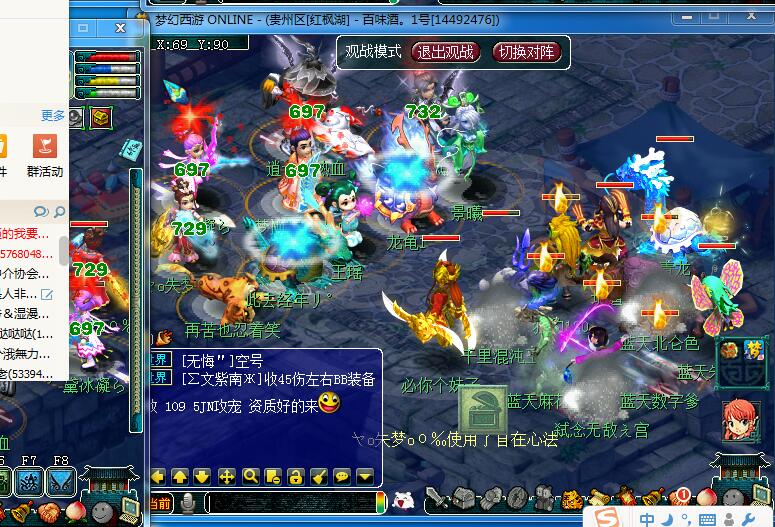Click the four-way move arrows chat button
The width and height of the screenshot is (775, 527).
coord(226,476)
